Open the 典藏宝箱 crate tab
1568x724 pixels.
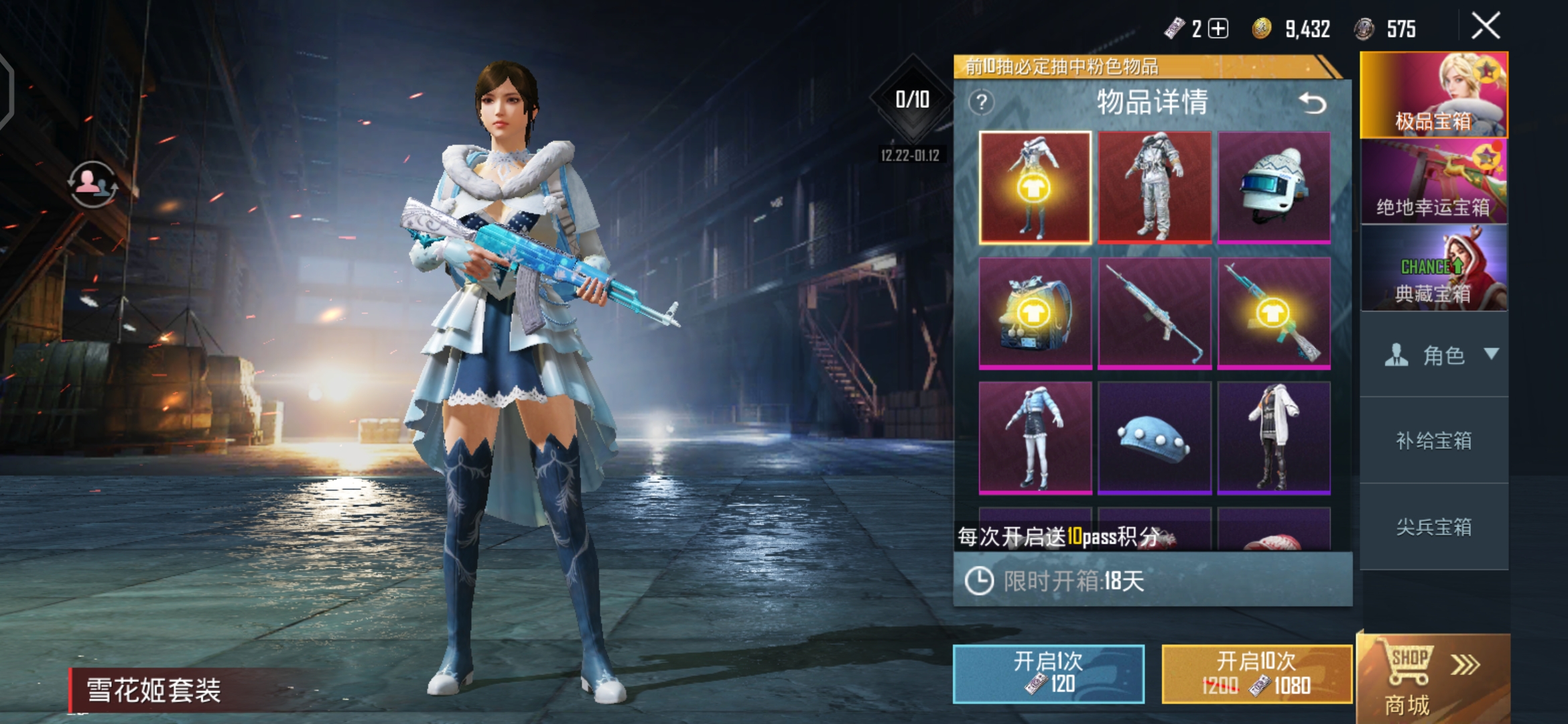1434,268
